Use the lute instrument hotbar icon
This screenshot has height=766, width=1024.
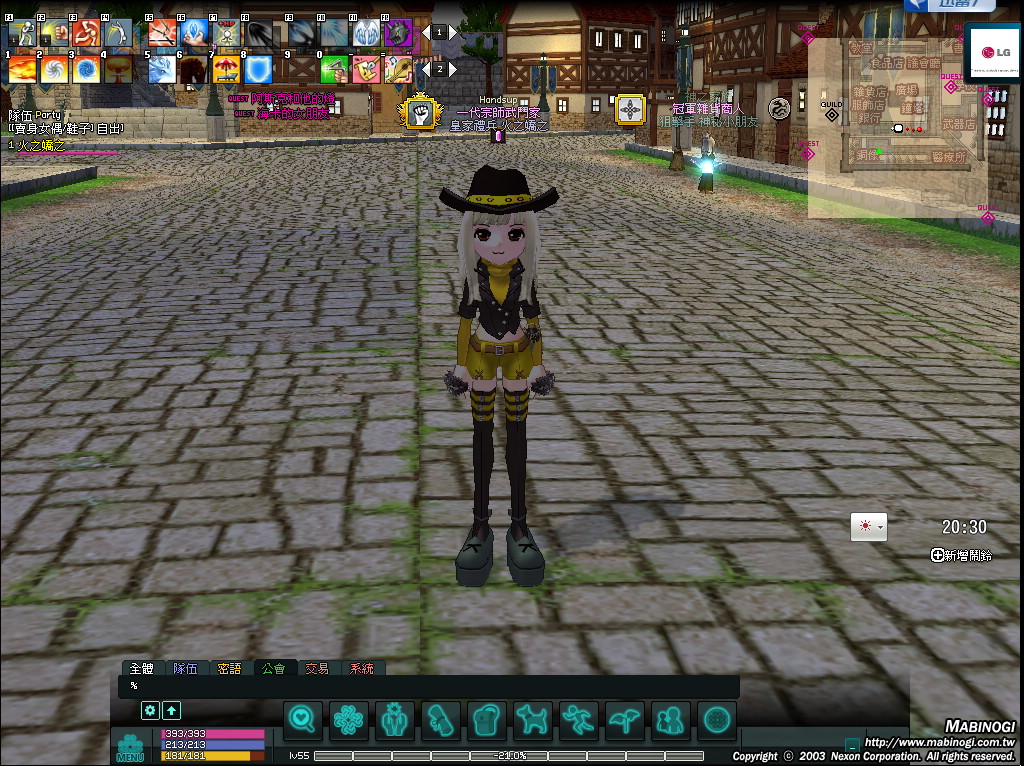(x=399, y=70)
